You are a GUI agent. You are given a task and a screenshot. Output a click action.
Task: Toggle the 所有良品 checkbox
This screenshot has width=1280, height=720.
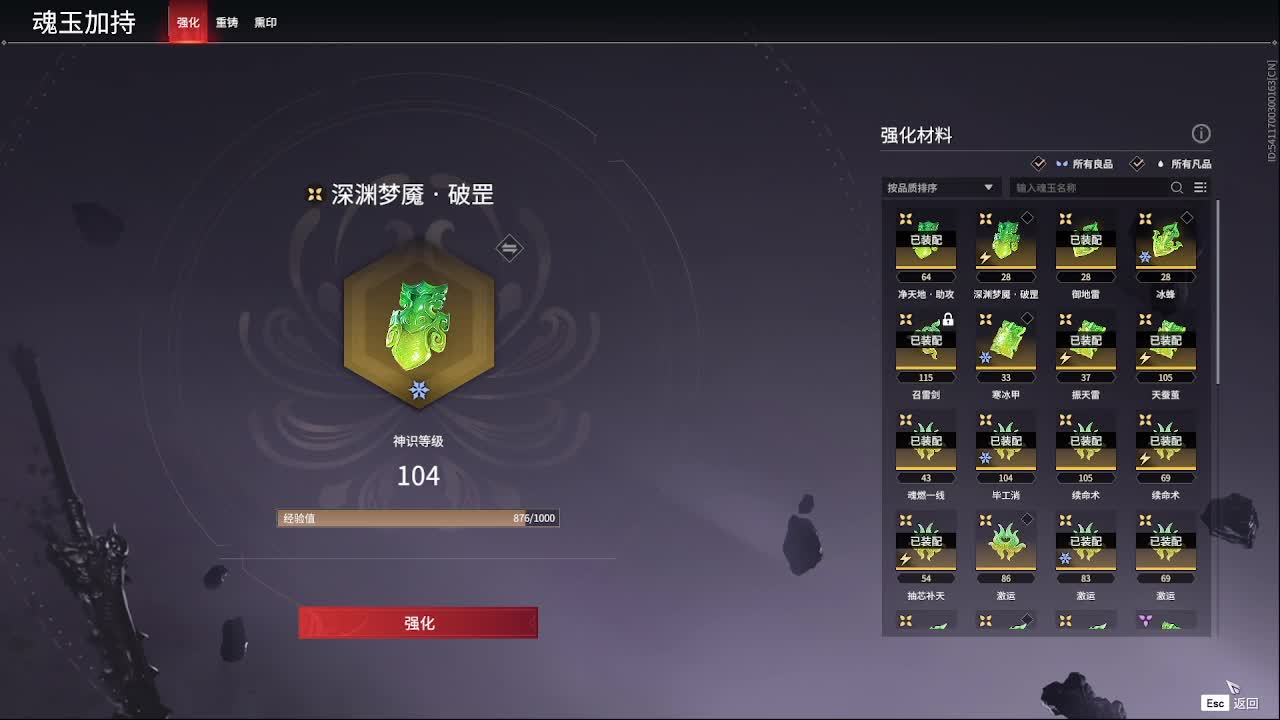pos(1040,163)
